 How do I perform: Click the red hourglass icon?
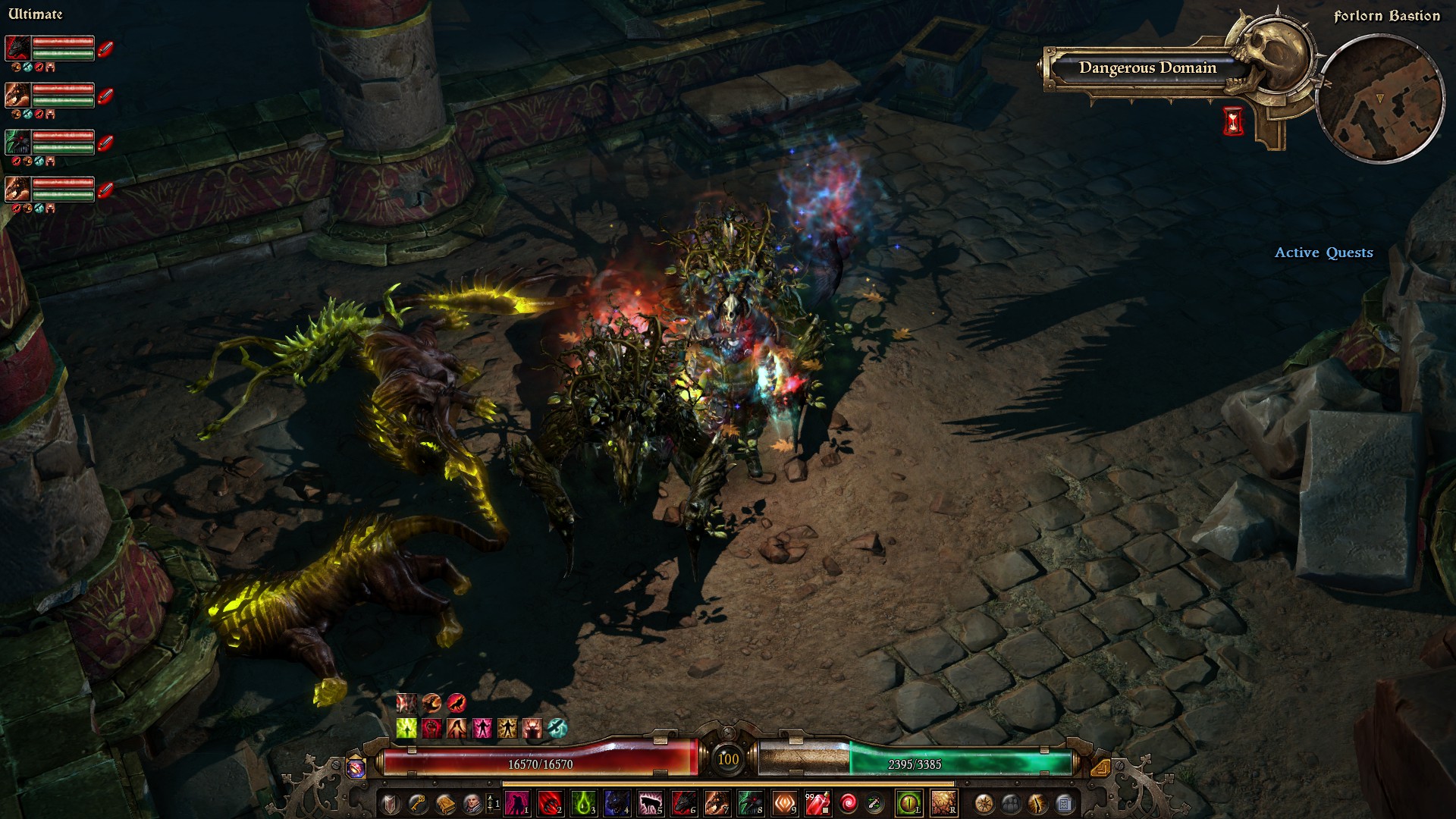click(1234, 121)
